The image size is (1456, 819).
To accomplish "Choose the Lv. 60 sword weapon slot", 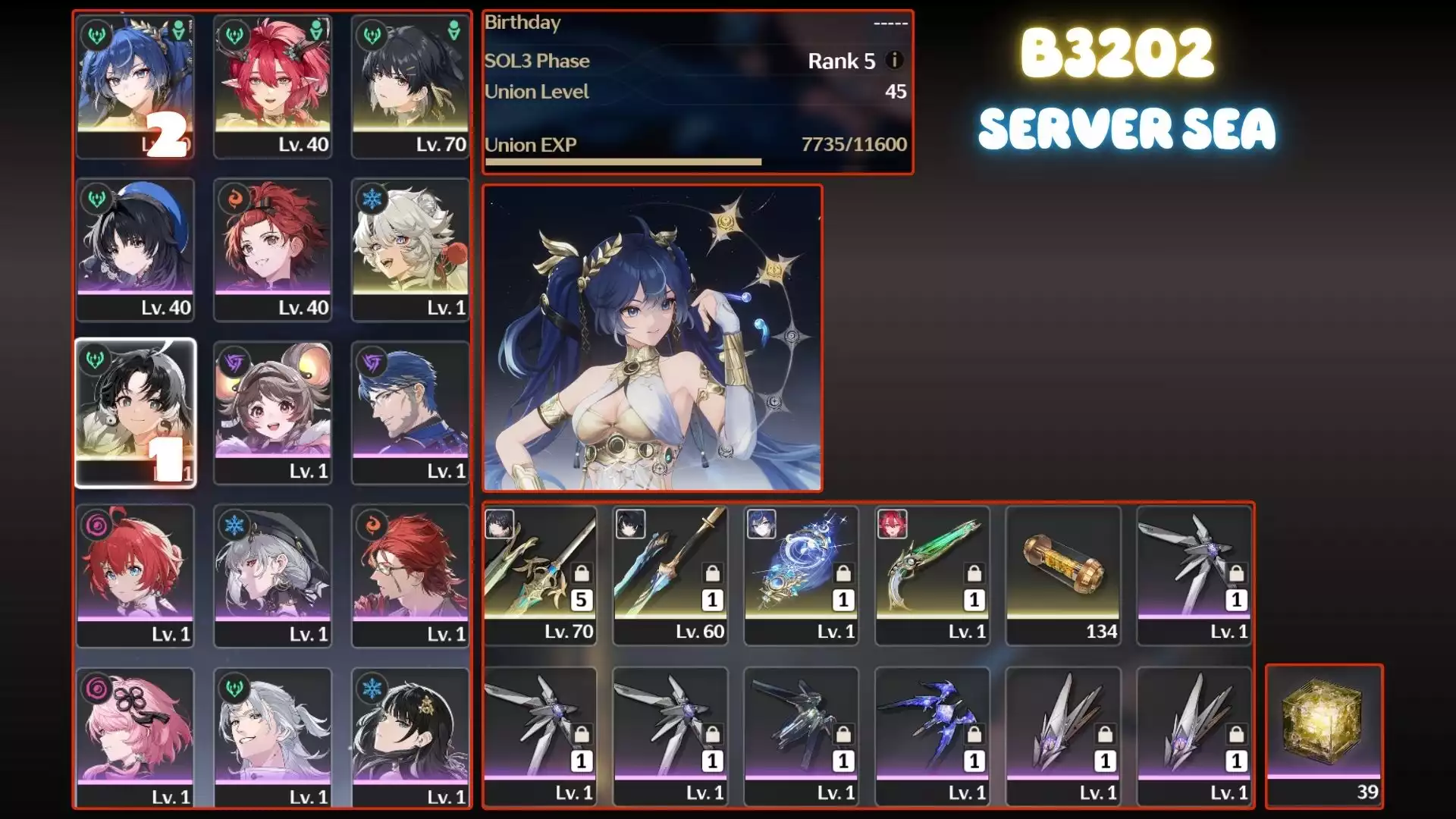I will (x=670, y=575).
